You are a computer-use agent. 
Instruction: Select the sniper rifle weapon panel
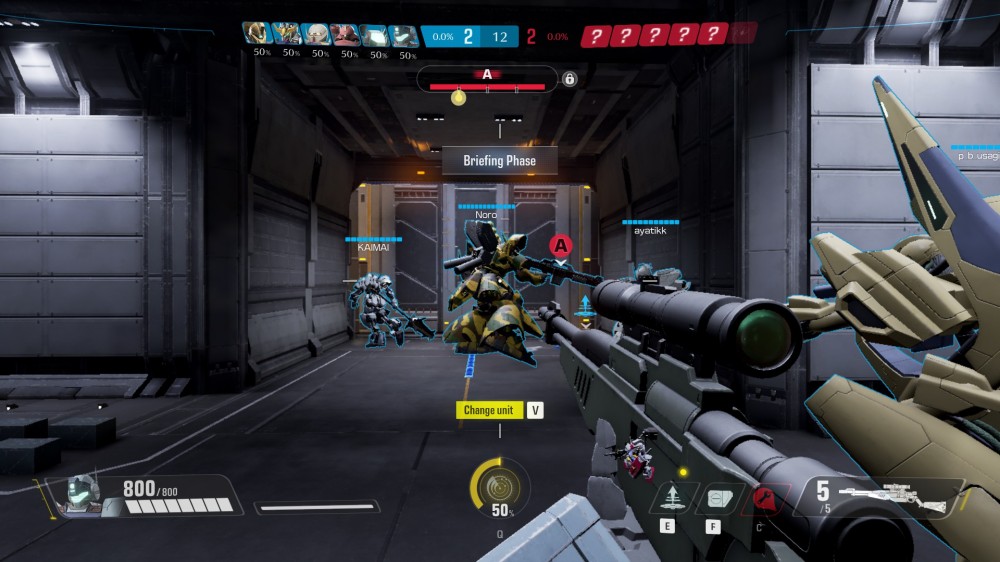coord(880,497)
